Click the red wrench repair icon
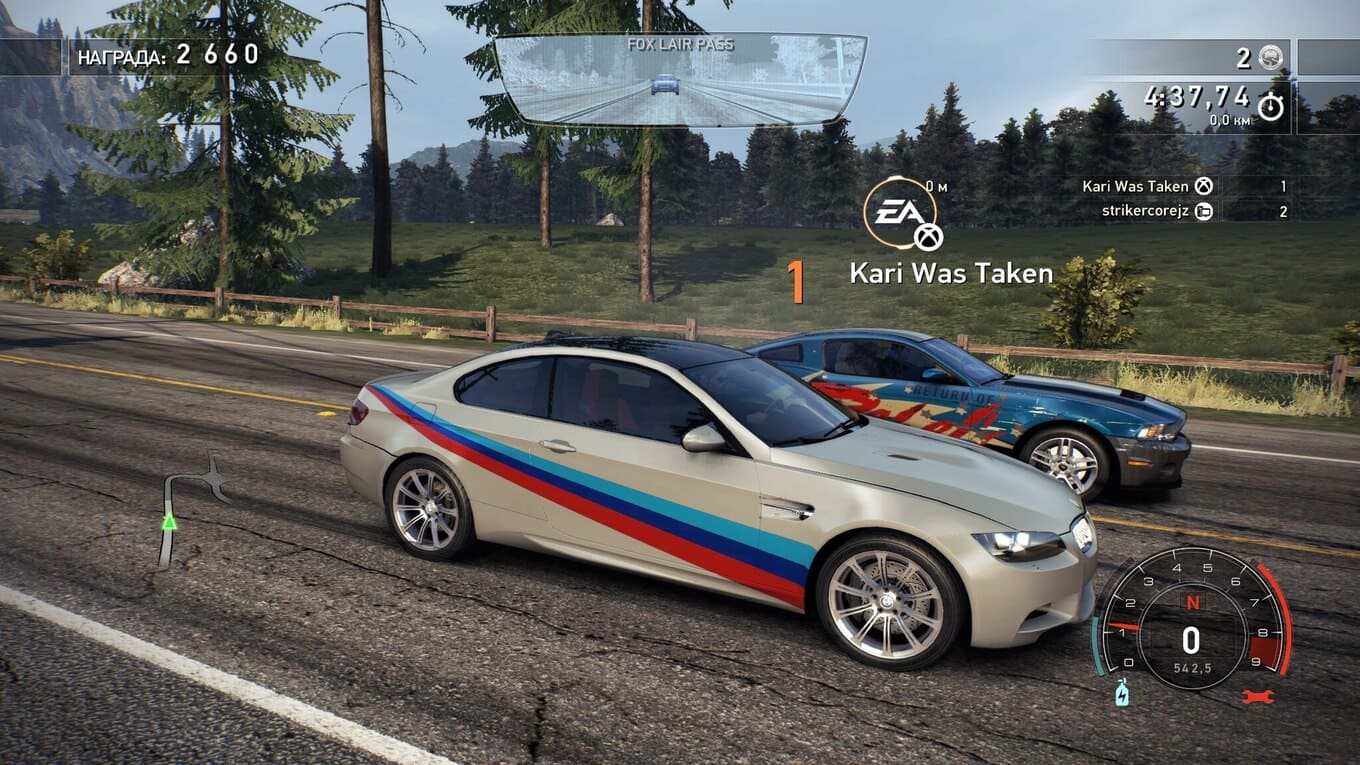This screenshot has height=765, width=1360. [1257, 696]
